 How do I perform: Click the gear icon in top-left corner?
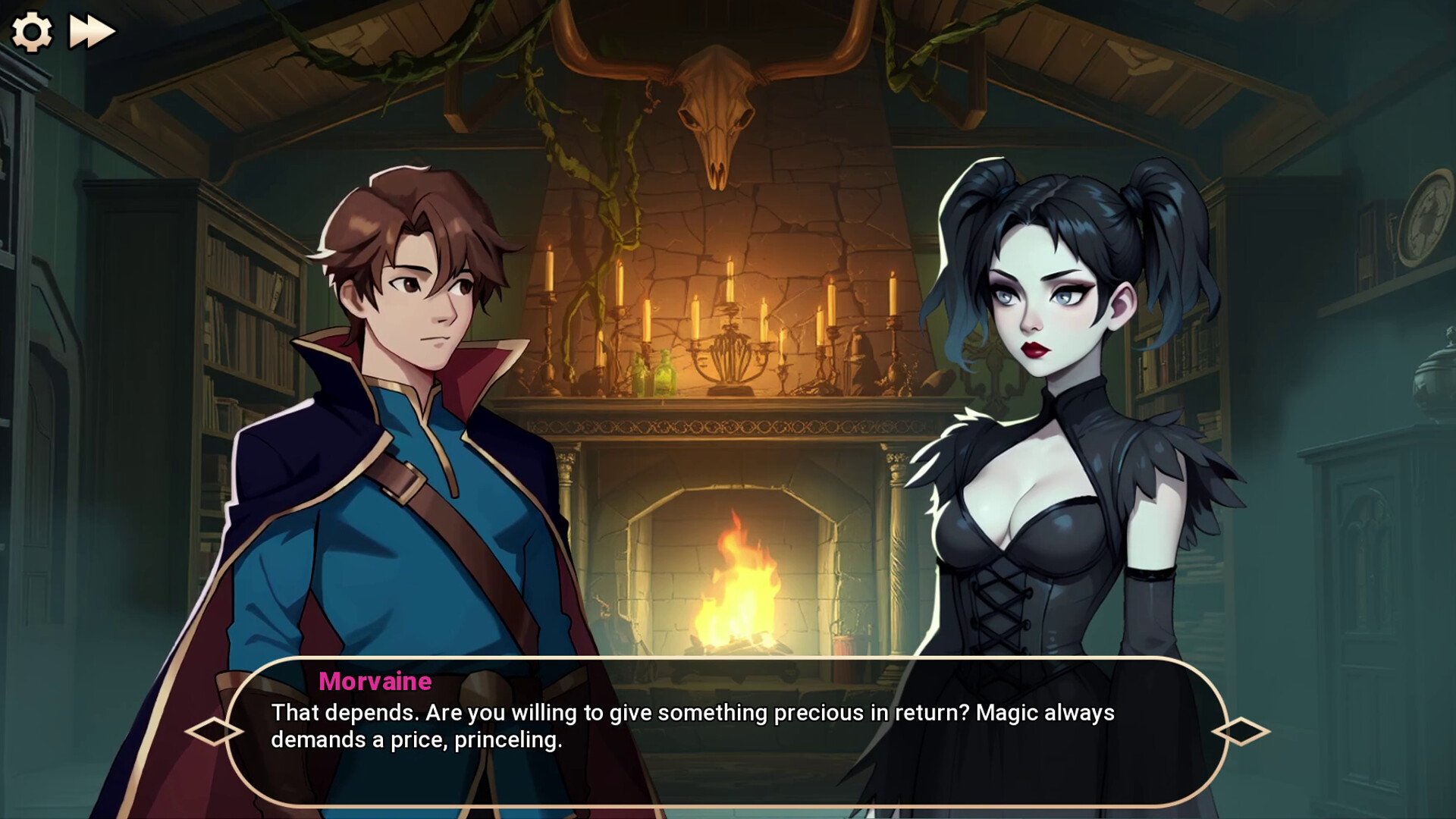[x=32, y=30]
